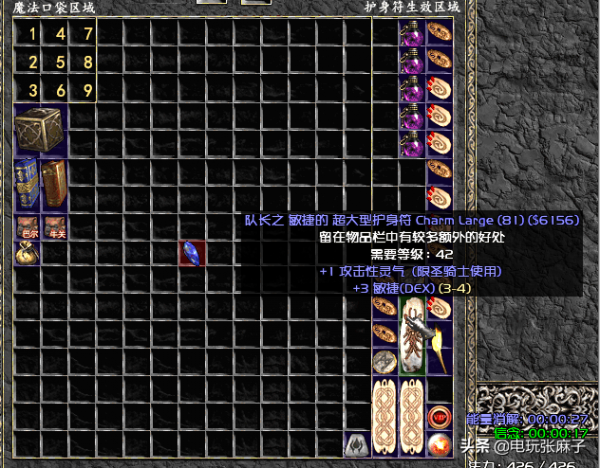Pick up the brown tome book

(x=53, y=183)
